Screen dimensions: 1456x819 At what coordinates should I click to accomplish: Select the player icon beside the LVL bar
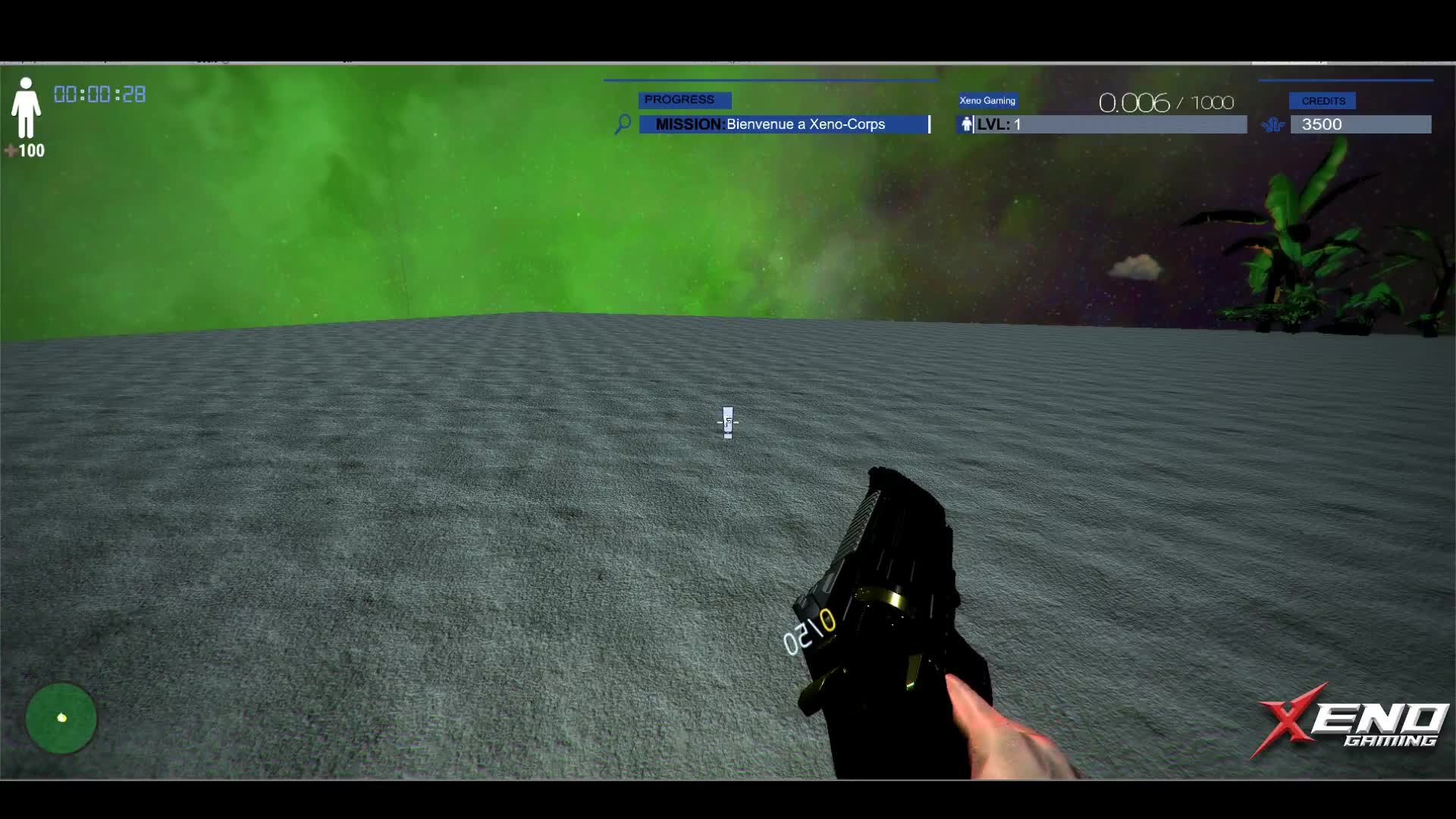coord(967,124)
